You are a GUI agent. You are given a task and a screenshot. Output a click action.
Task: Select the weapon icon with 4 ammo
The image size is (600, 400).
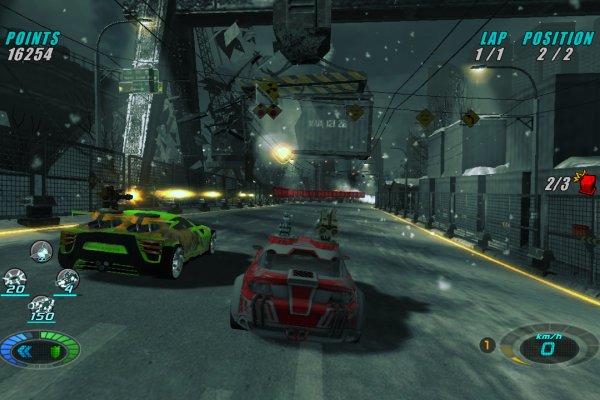[x=67, y=278]
